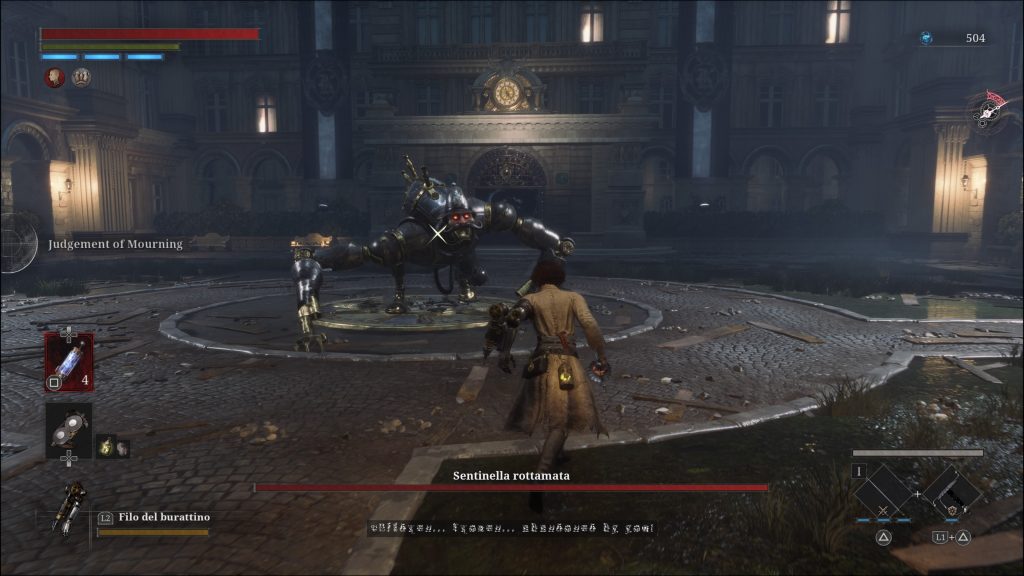Click the weapon set number 1 indicator
1024x576 pixels.
(x=858, y=471)
